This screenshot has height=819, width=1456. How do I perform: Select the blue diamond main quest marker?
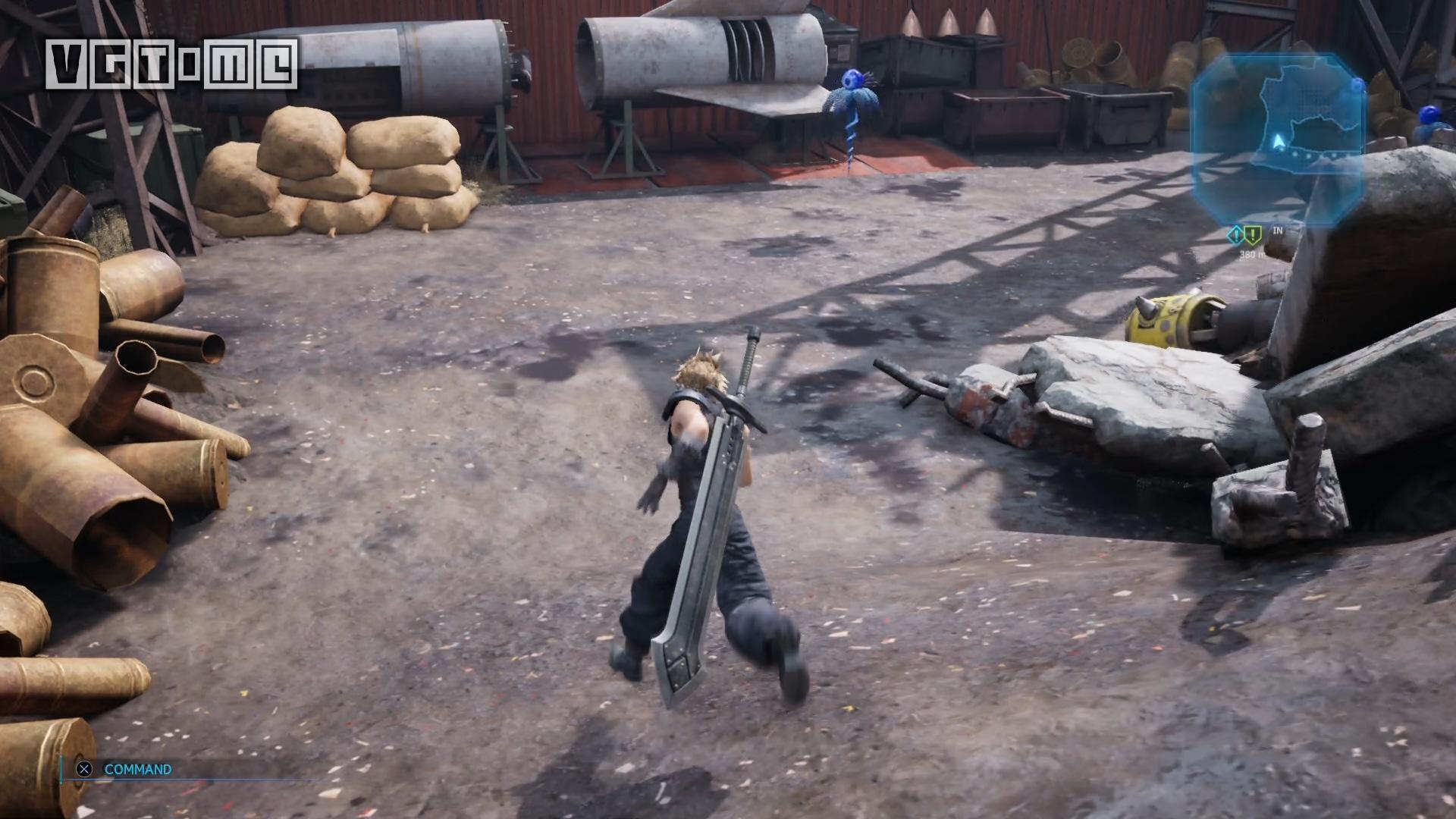tap(1235, 234)
